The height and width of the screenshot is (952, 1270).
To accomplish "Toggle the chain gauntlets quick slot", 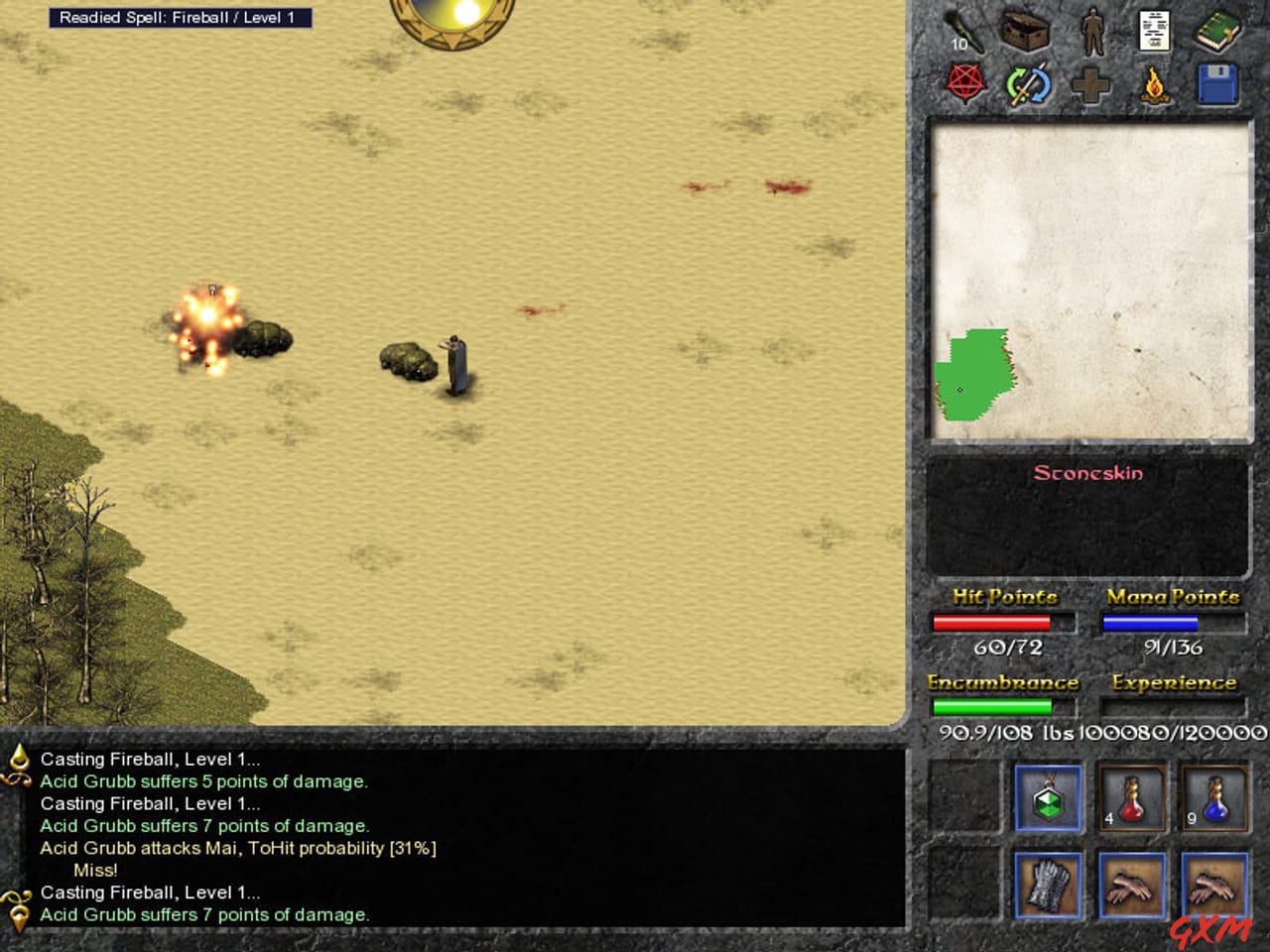I will coord(1049,886).
